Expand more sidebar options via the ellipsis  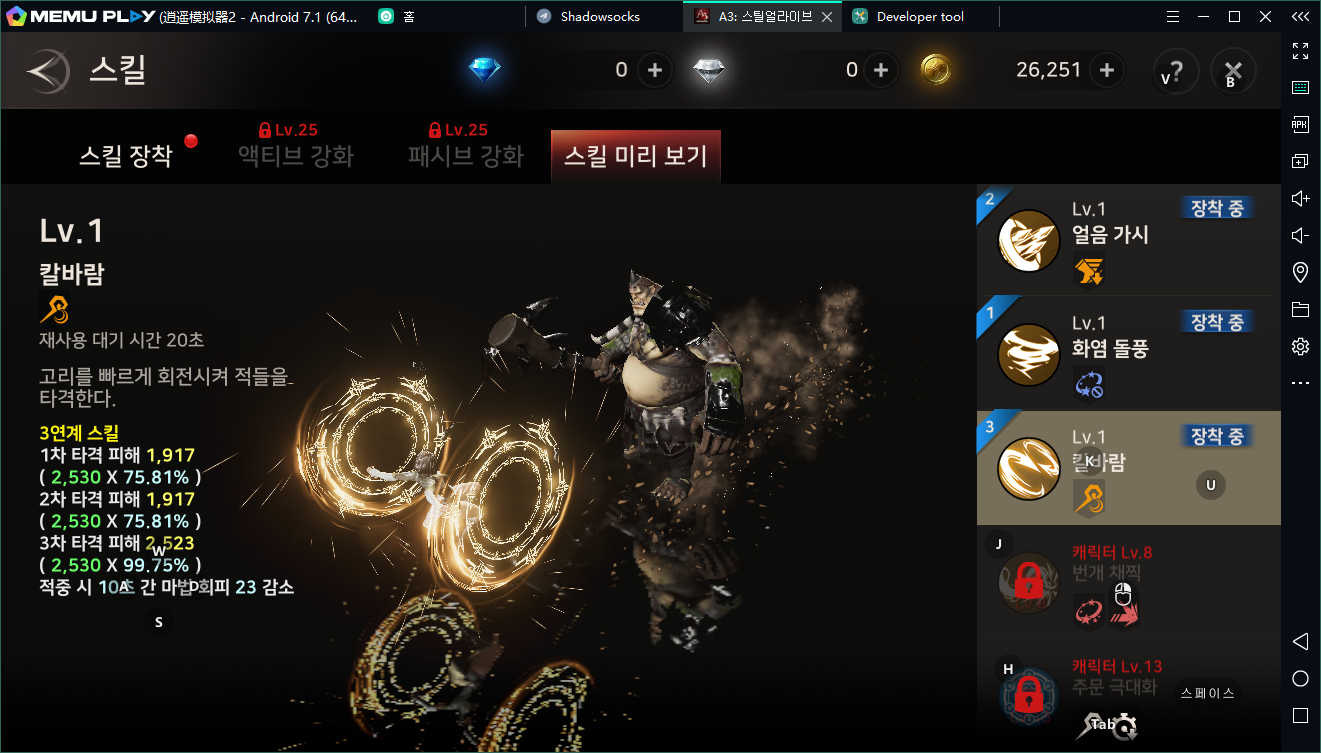point(1299,382)
